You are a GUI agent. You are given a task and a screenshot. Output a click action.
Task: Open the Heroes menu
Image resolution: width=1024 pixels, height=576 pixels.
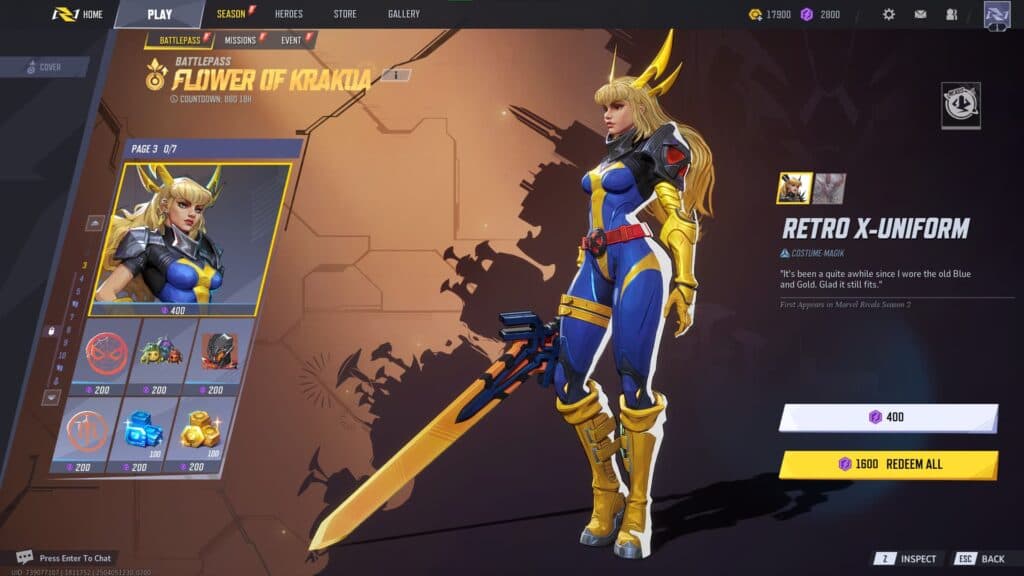pos(288,14)
